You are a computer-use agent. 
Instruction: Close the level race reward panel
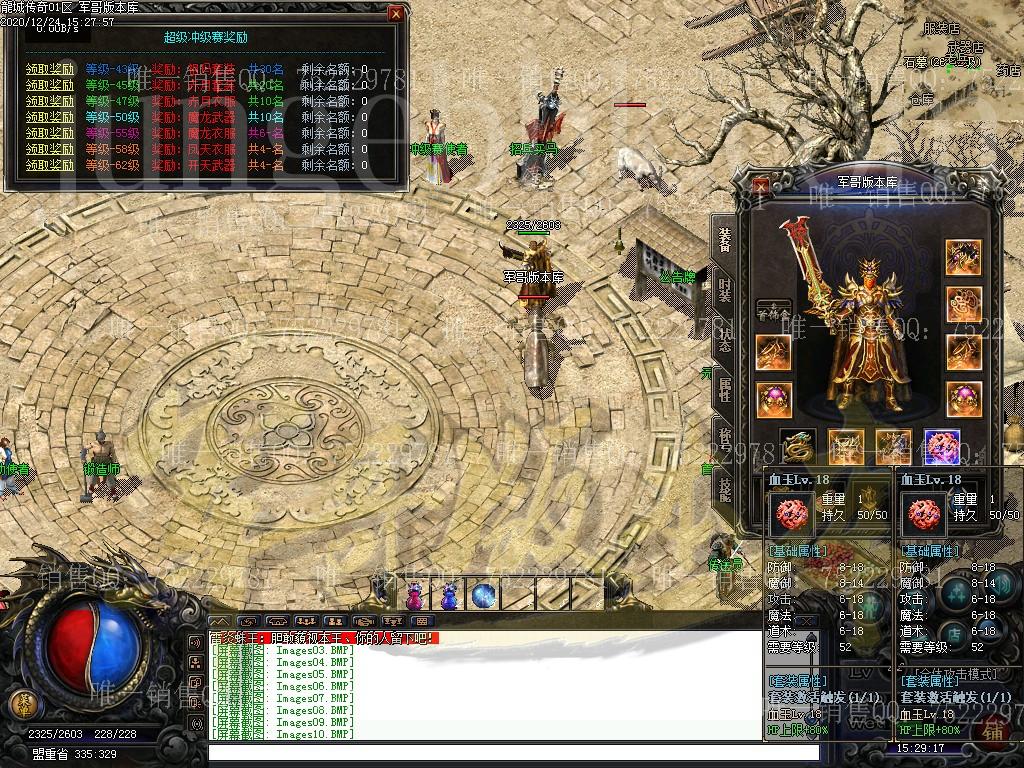pyautogui.click(x=396, y=14)
